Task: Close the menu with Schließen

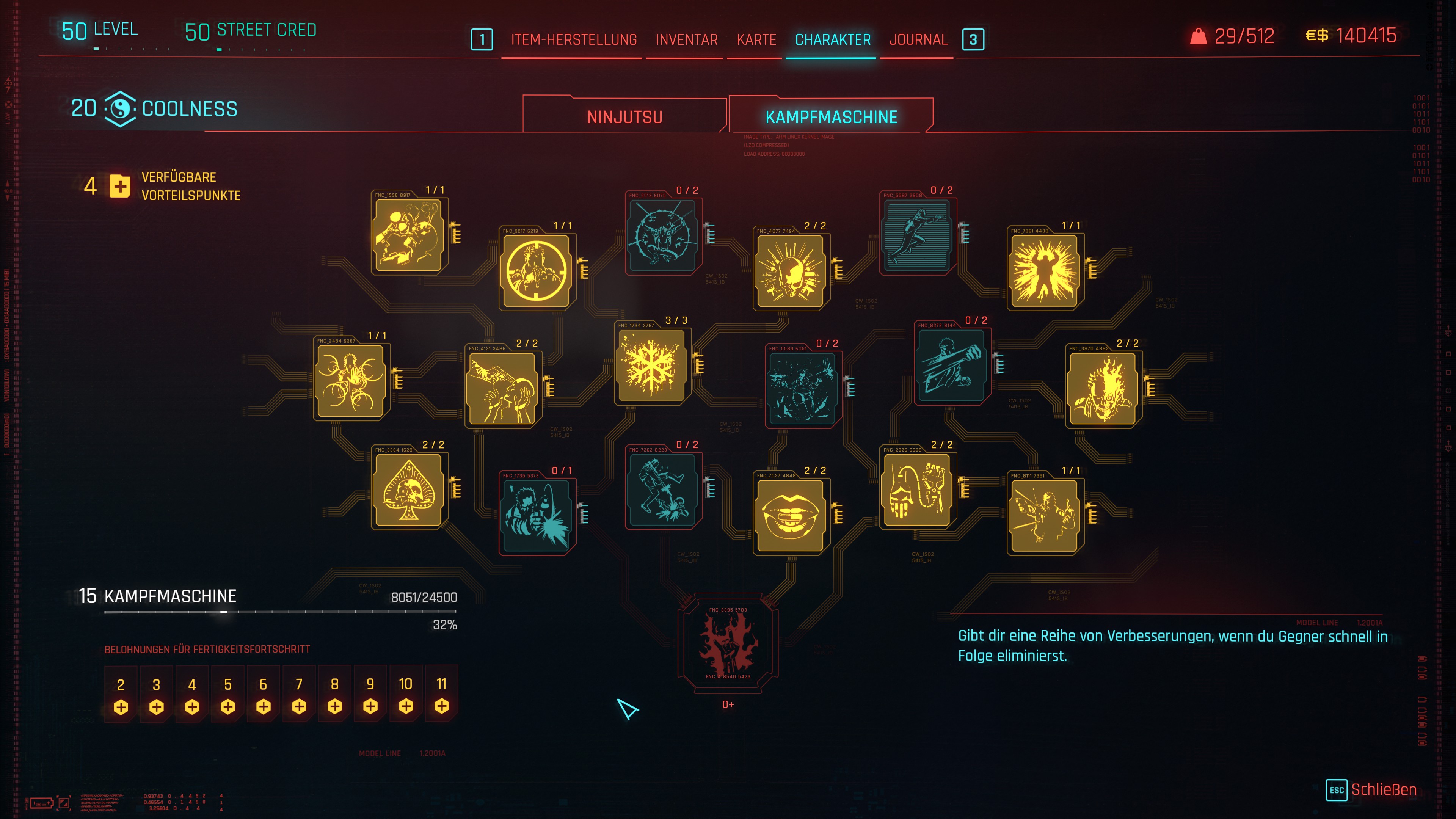Action: 1382,789
